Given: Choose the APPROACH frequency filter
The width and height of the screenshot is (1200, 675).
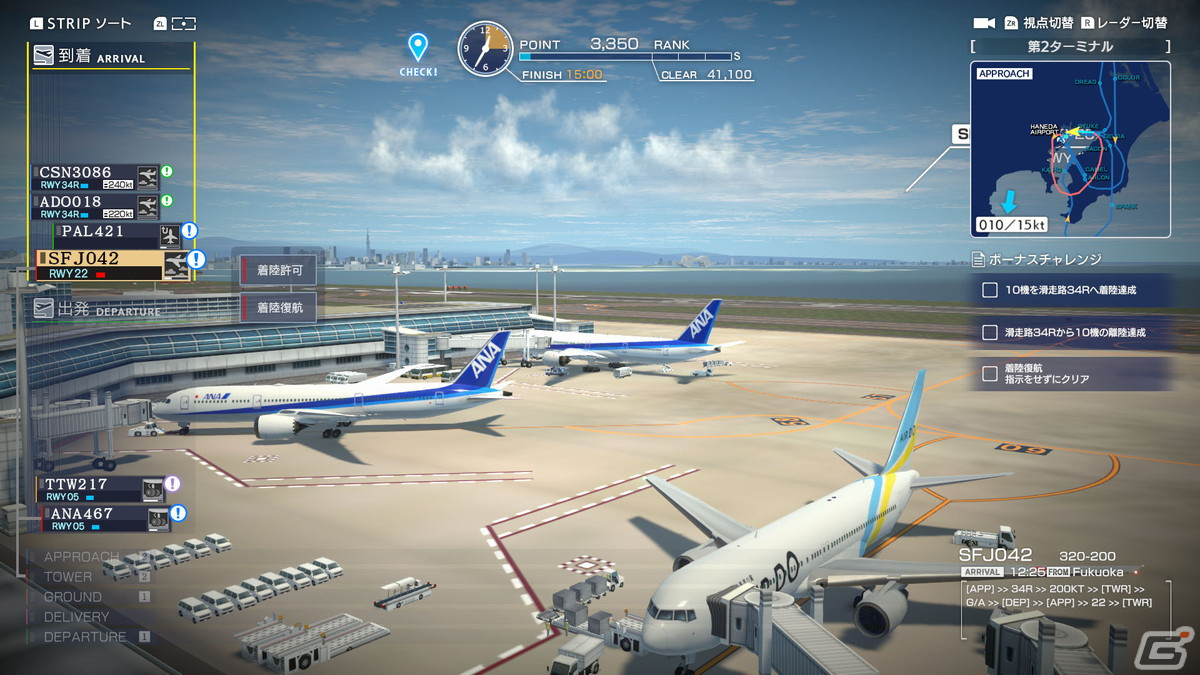Looking at the screenshot, I should pyautogui.click(x=82, y=557).
